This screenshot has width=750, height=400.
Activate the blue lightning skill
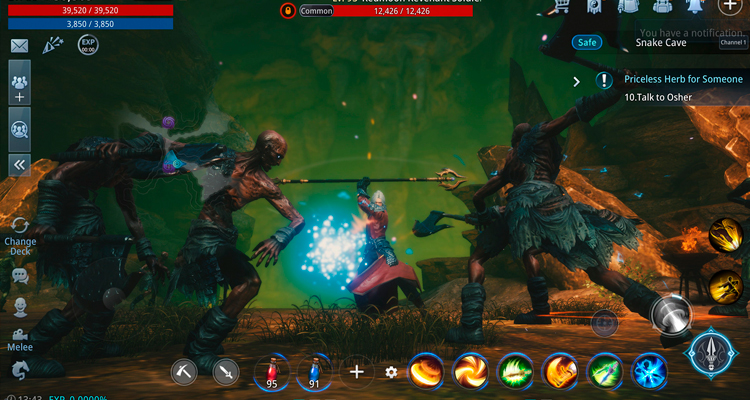point(649,371)
